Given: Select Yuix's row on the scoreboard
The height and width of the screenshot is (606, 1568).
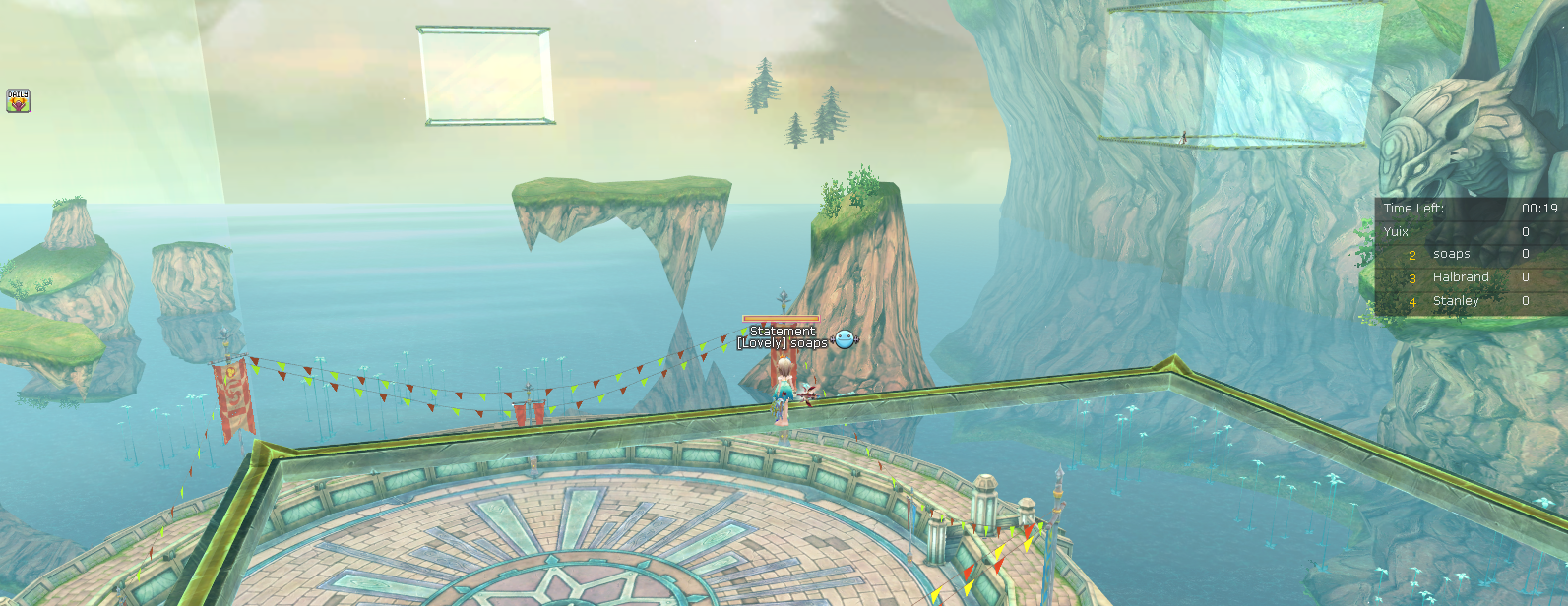Looking at the screenshot, I should coord(1397,232).
